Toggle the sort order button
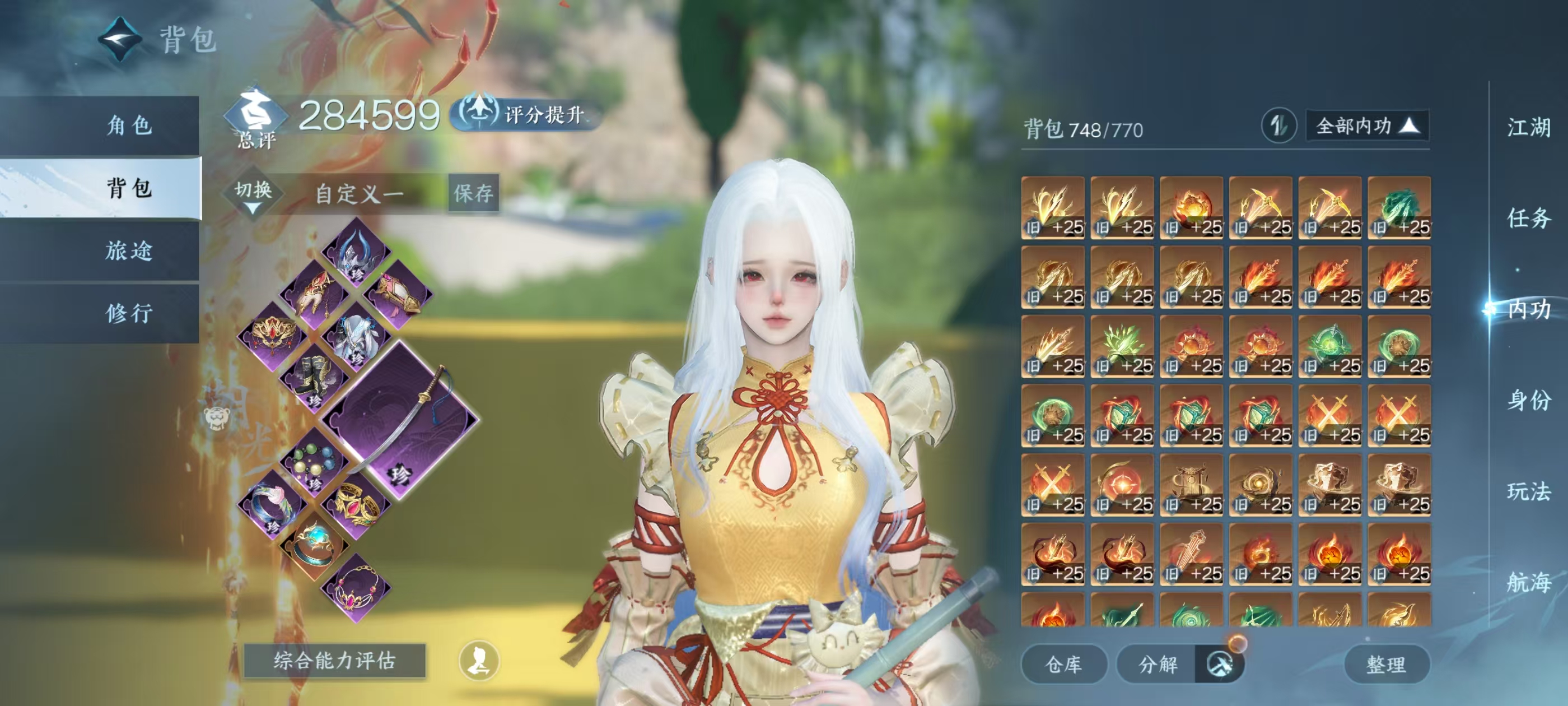The height and width of the screenshot is (706, 1568). pos(1278,126)
